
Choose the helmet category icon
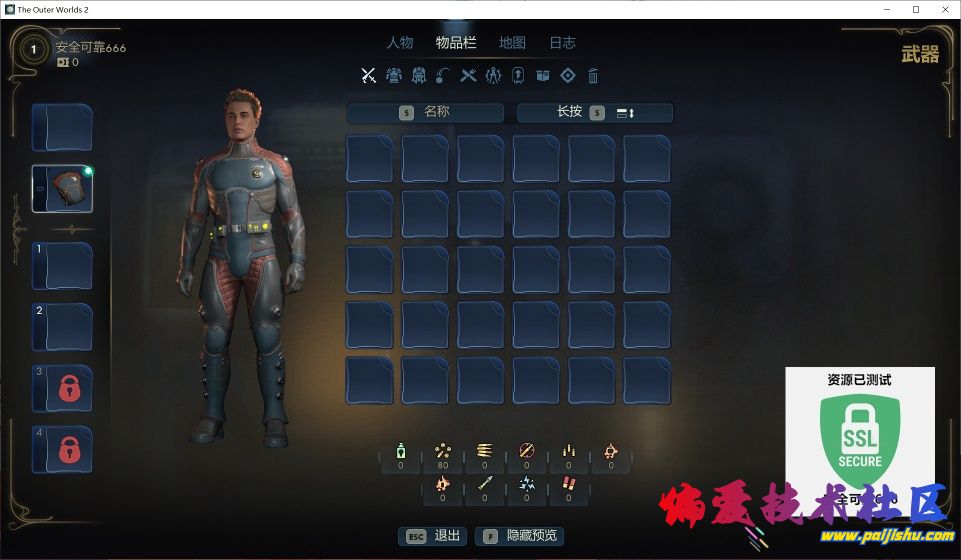pos(418,75)
